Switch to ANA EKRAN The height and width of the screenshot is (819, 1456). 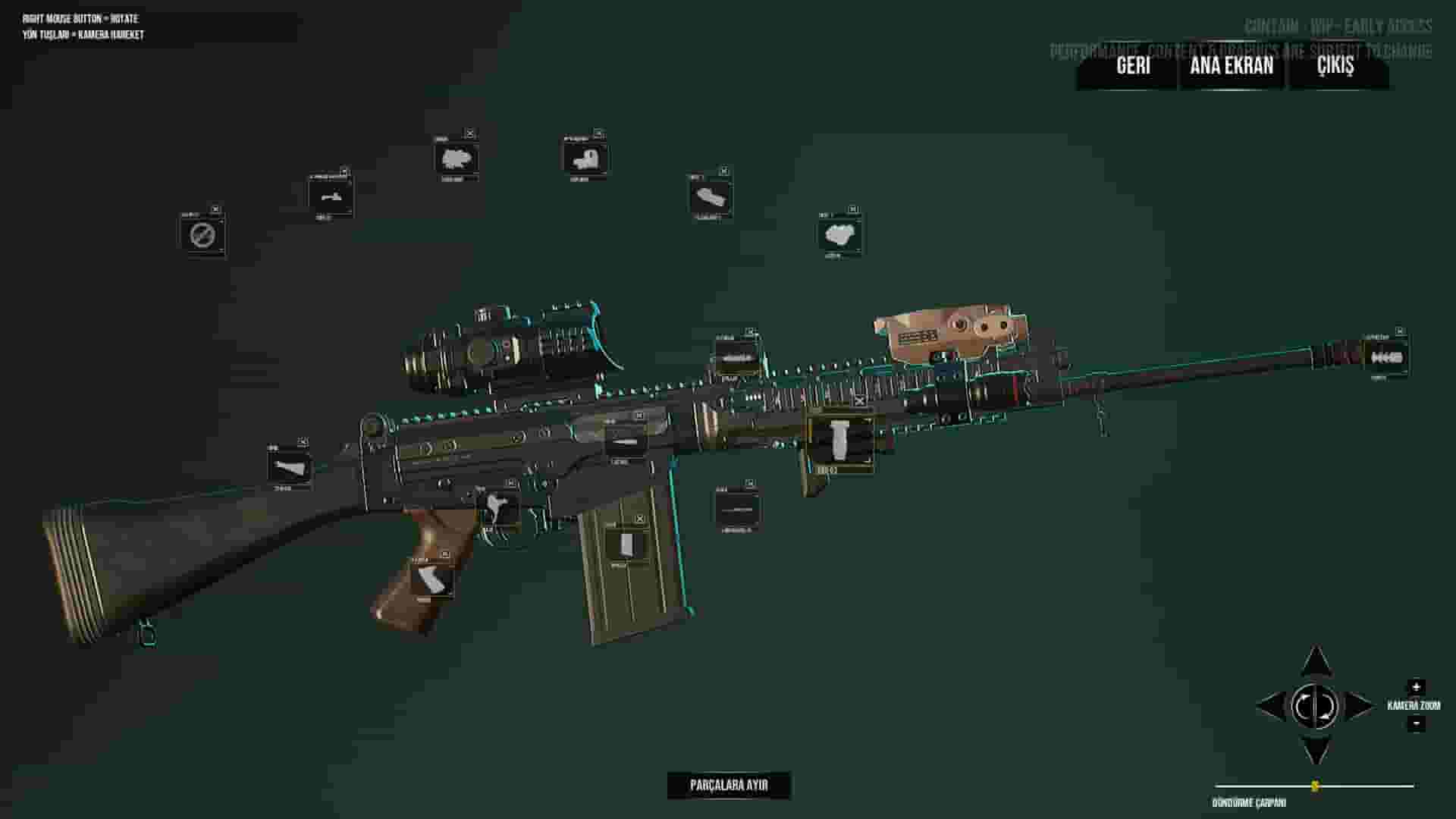click(1231, 68)
